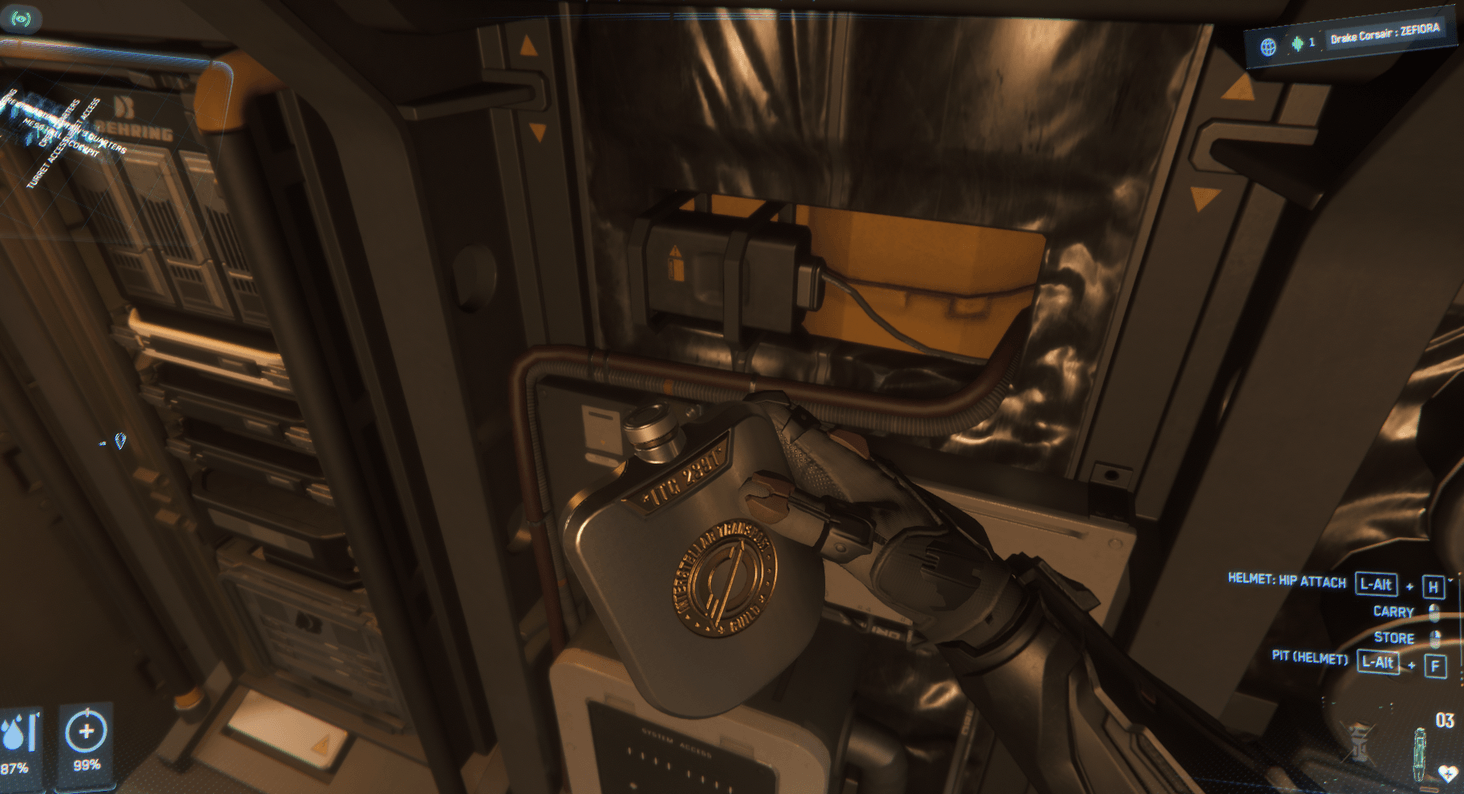1464x794 pixels.
Task: Click the CARRY action label
Action: pyautogui.click(x=1394, y=611)
